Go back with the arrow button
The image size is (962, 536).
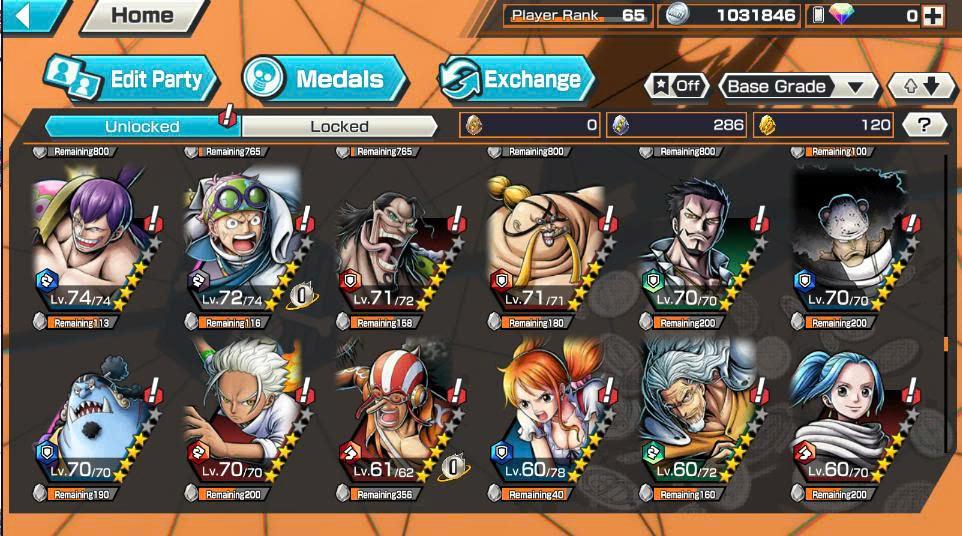click(20, 14)
